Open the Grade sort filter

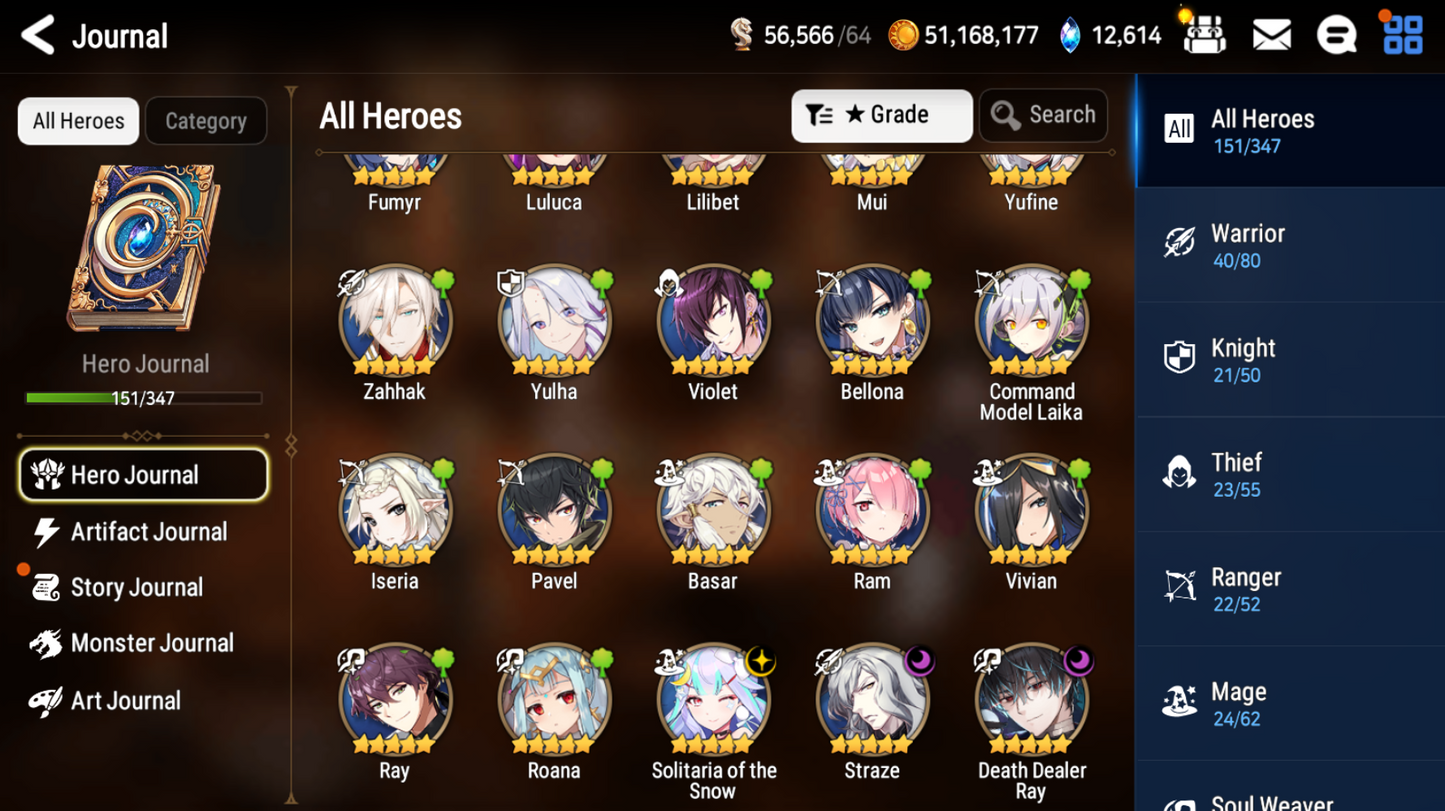(881, 116)
